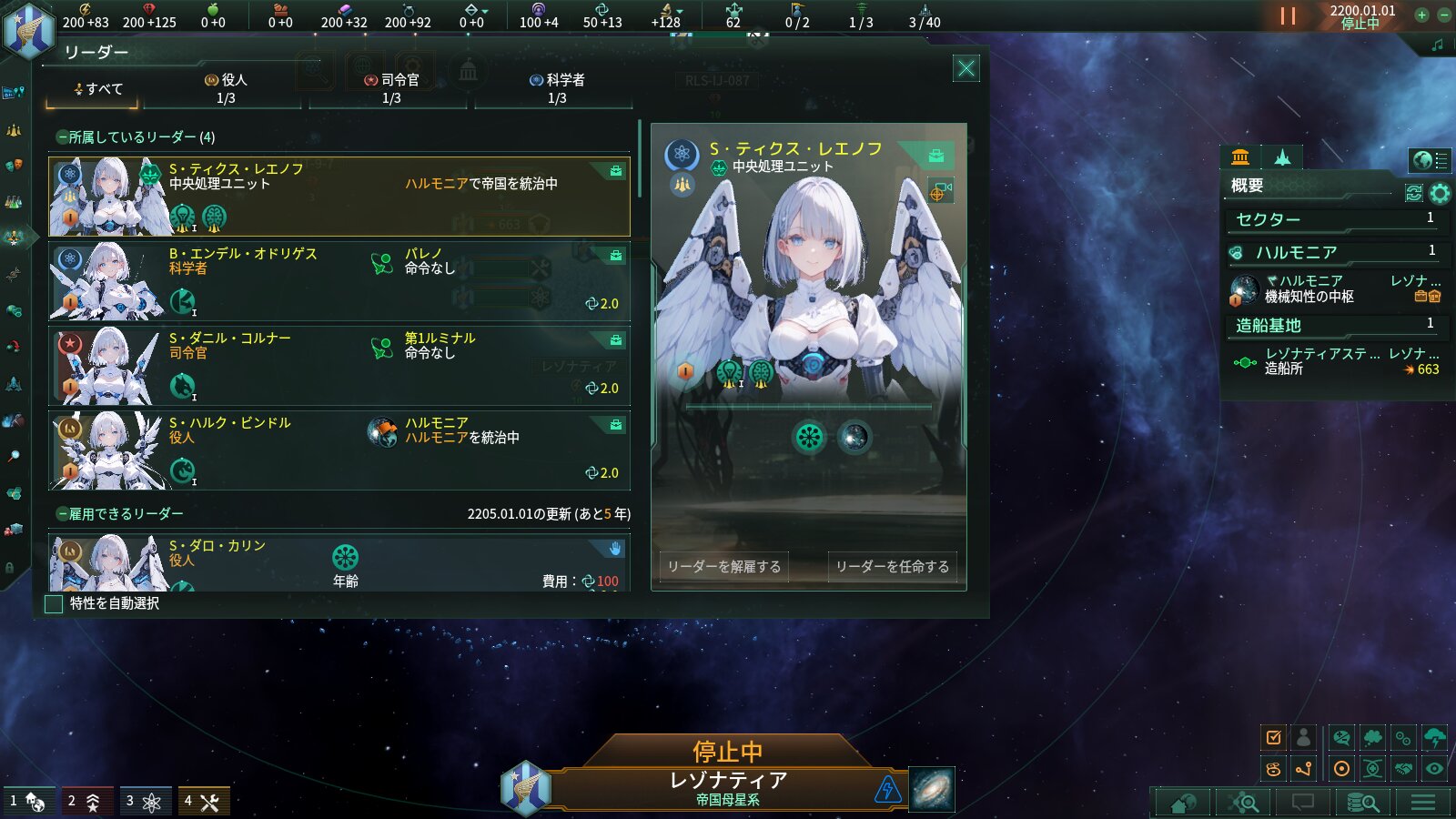The height and width of the screenshot is (819, 1456).
Task: Open the galaxy map view icon
Action: (932, 788)
